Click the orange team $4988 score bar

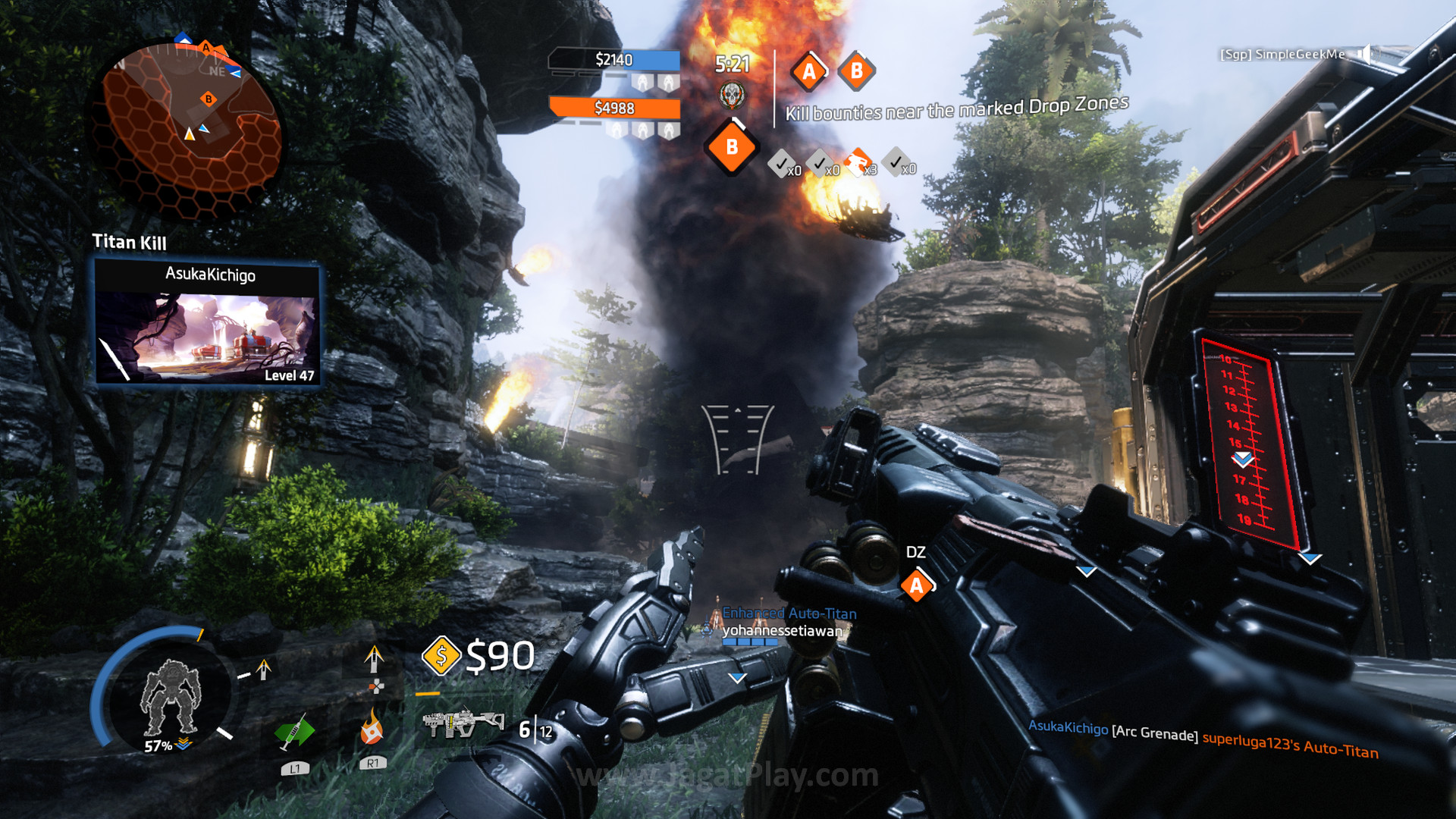615,108
